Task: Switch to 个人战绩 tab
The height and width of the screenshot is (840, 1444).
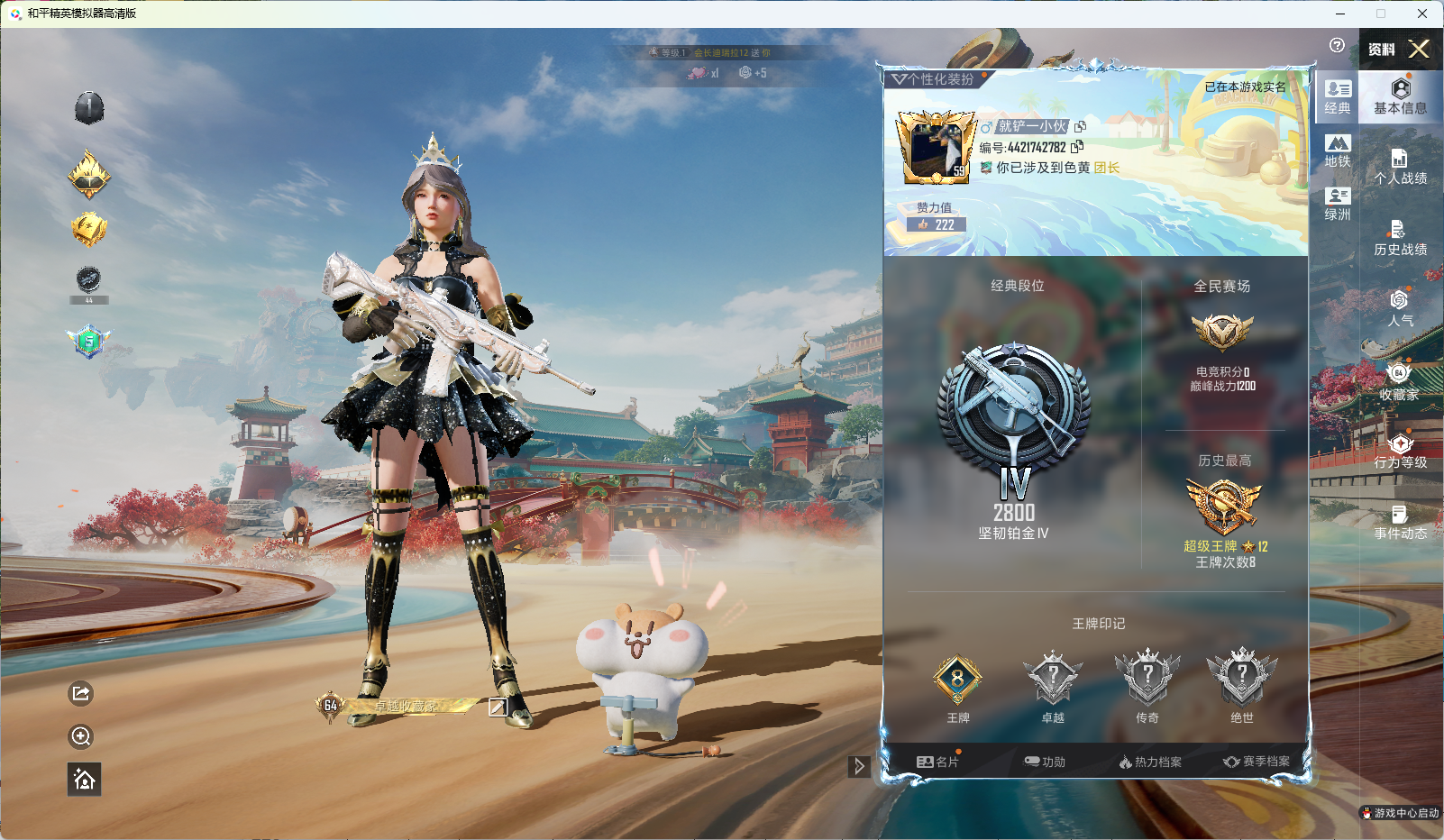Action: [x=1400, y=167]
